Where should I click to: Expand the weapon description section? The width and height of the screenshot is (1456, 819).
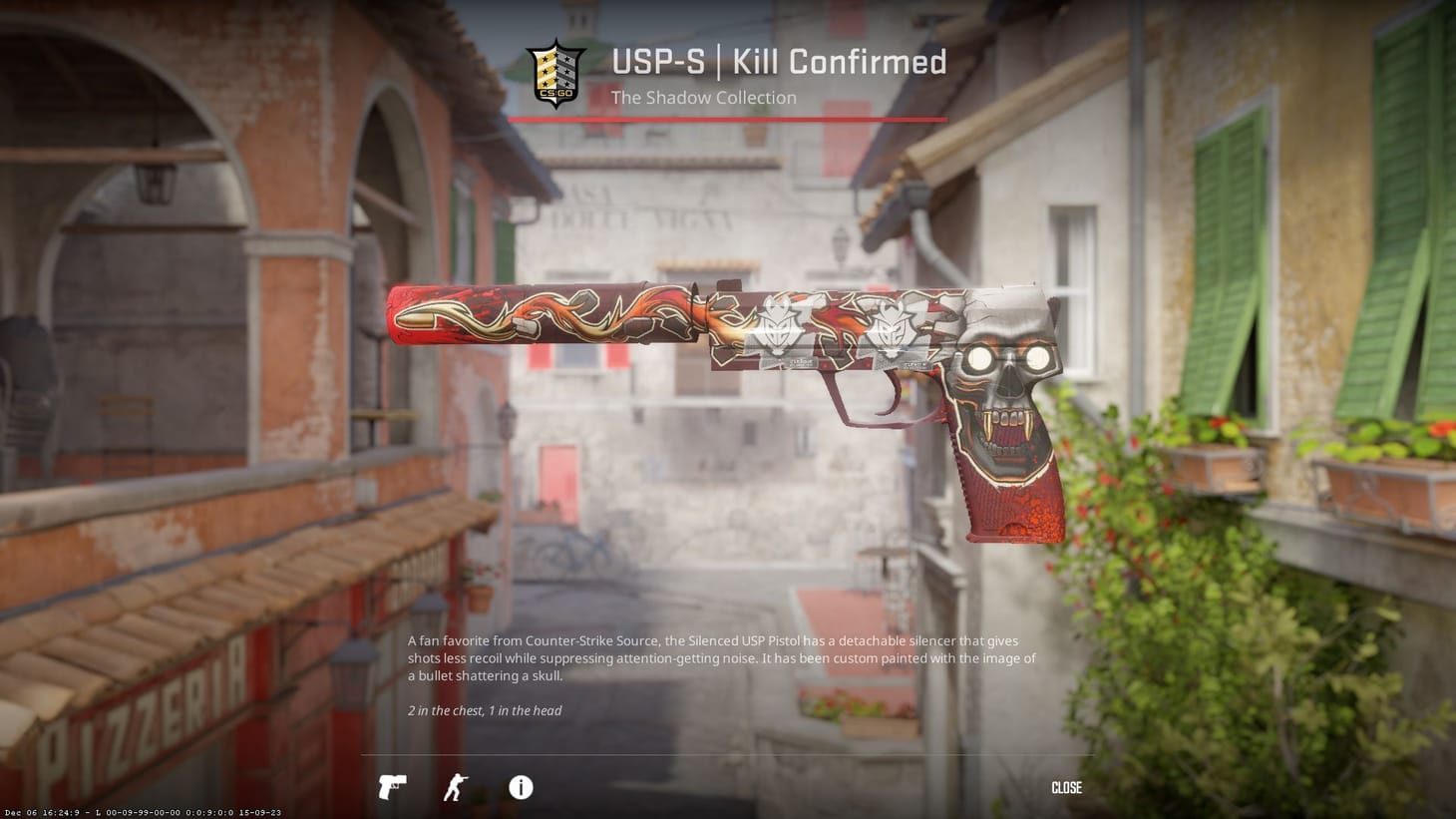(x=718, y=658)
